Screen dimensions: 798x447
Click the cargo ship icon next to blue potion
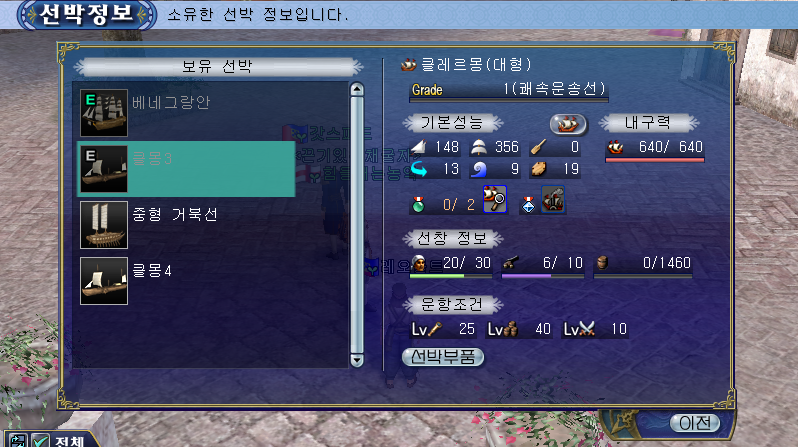coord(552,202)
